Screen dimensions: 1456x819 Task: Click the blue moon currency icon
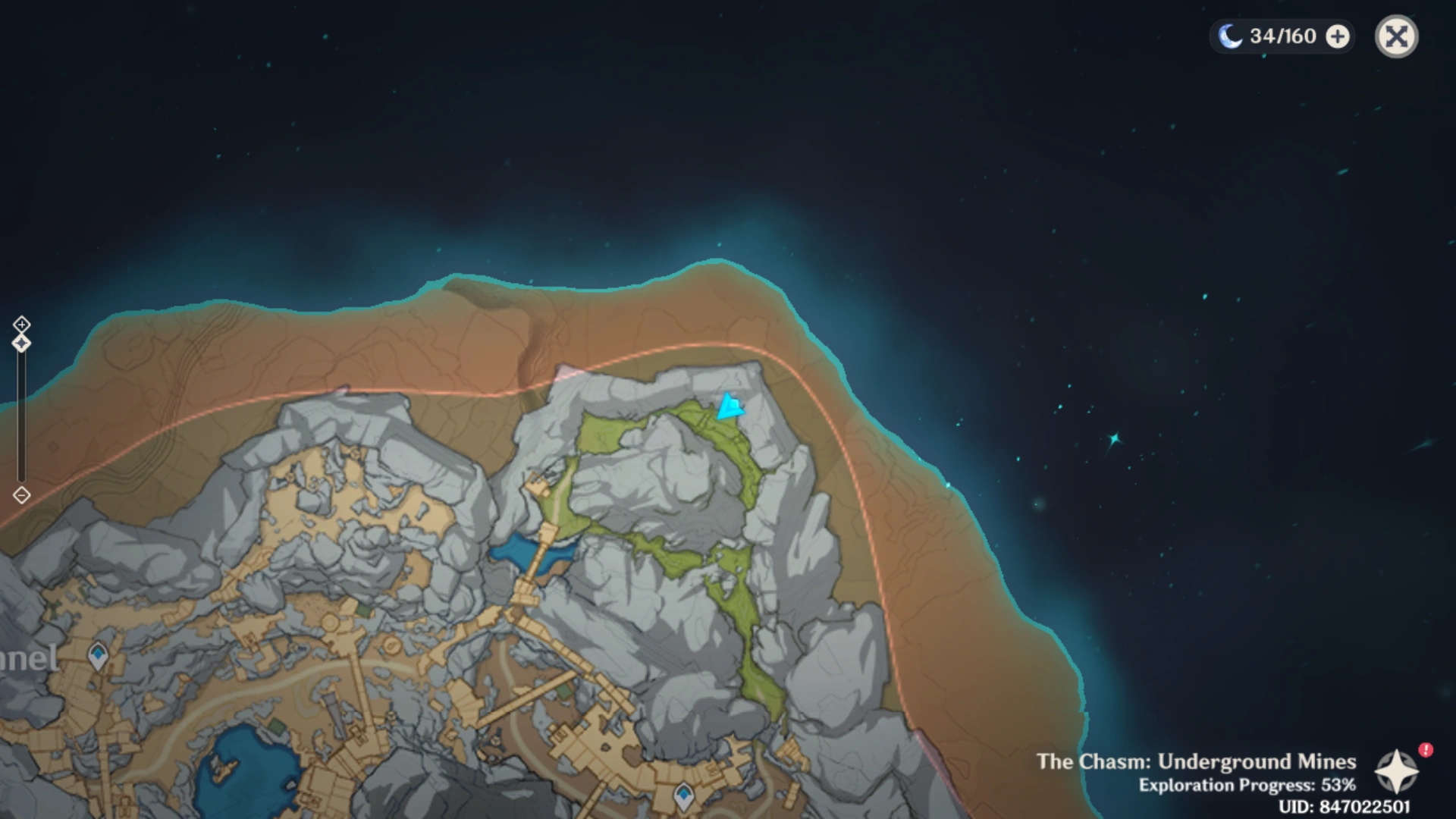tap(1230, 36)
